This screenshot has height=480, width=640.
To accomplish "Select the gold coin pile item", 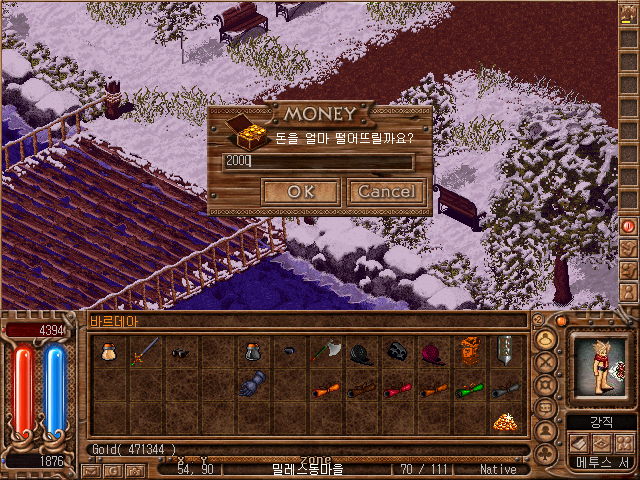I will [x=505, y=421].
